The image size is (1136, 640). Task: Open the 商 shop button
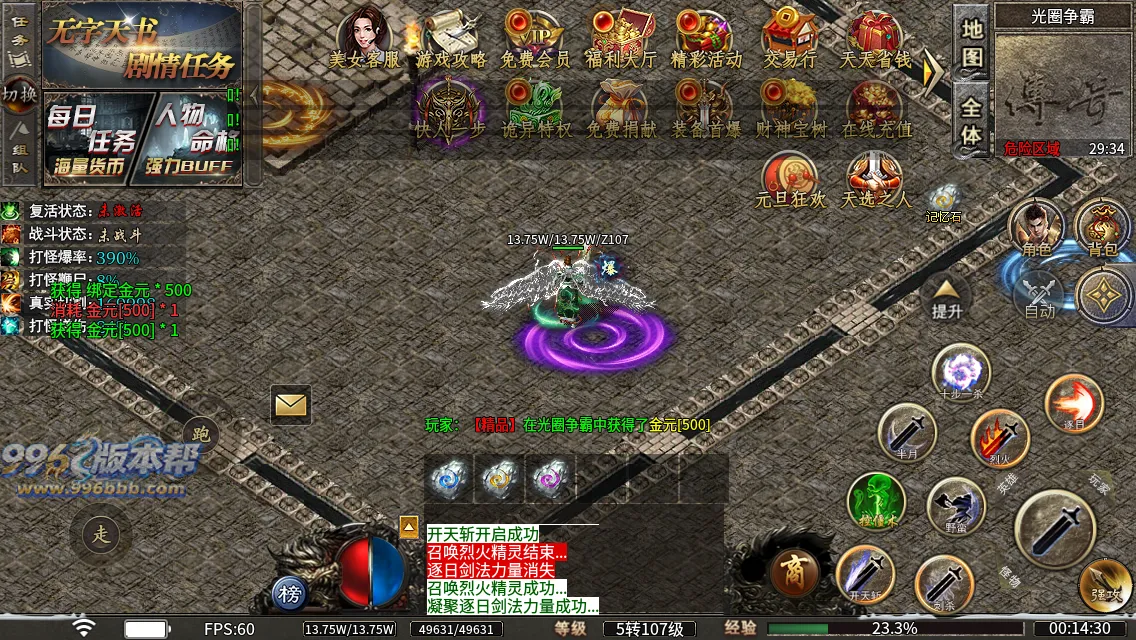pos(795,572)
